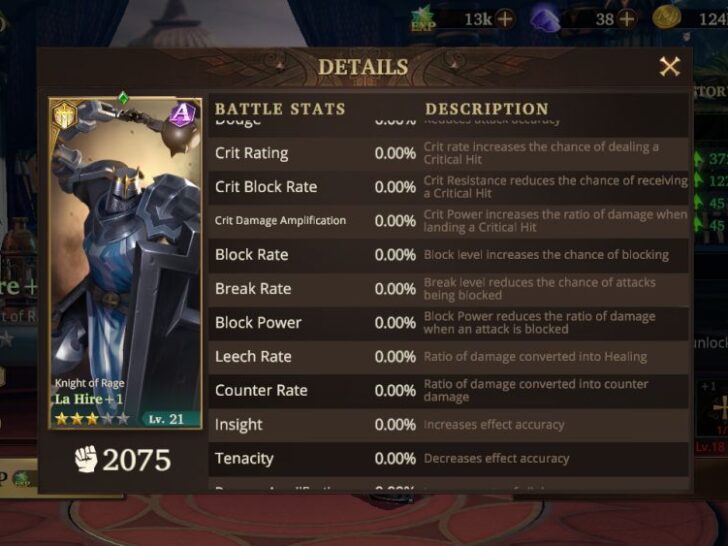This screenshot has width=728, height=546.
Task: Select the La Hire hero card
Action: click(x=125, y=262)
